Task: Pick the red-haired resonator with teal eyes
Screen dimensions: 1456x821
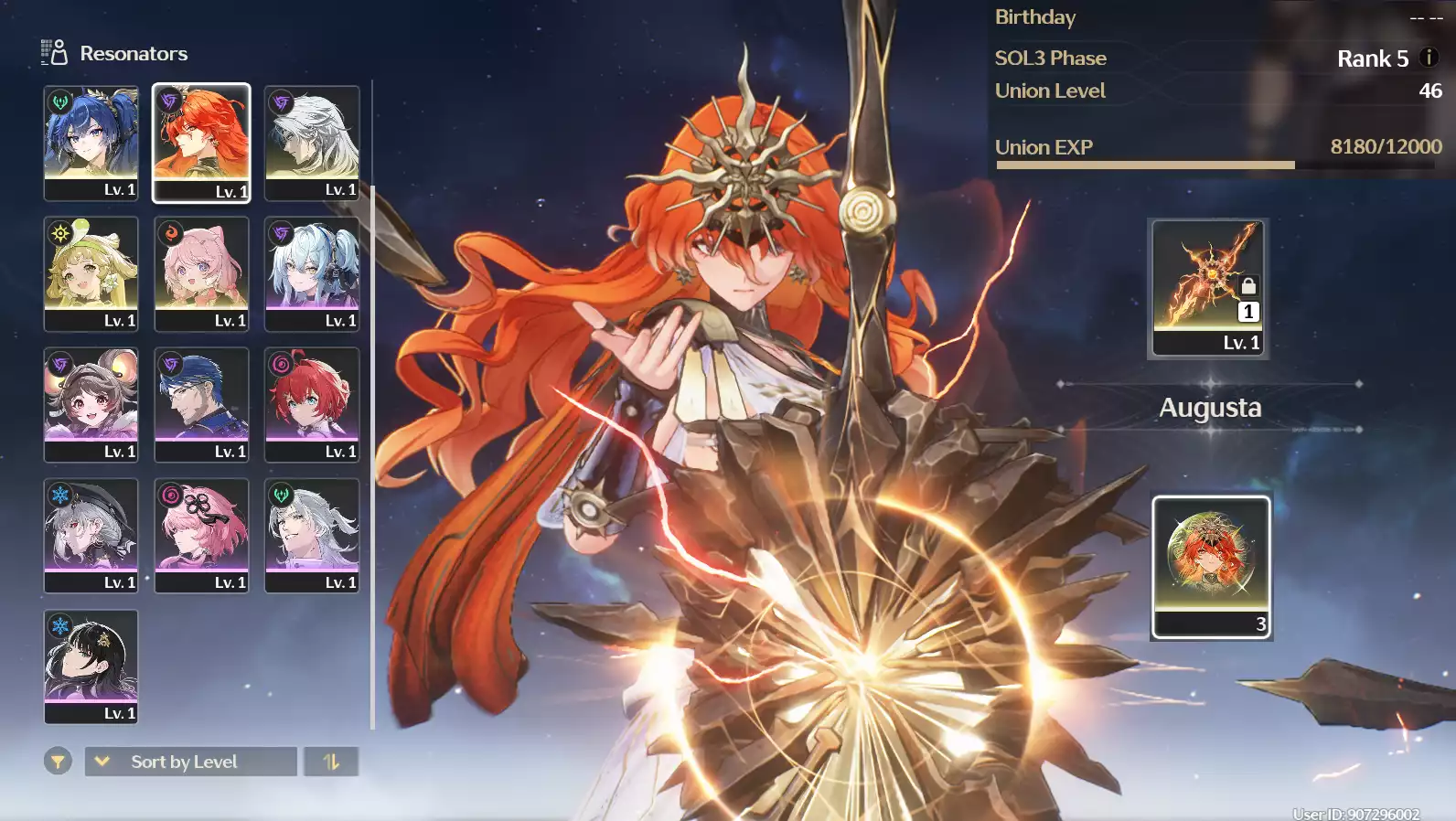Action: click(x=312, y=403)
